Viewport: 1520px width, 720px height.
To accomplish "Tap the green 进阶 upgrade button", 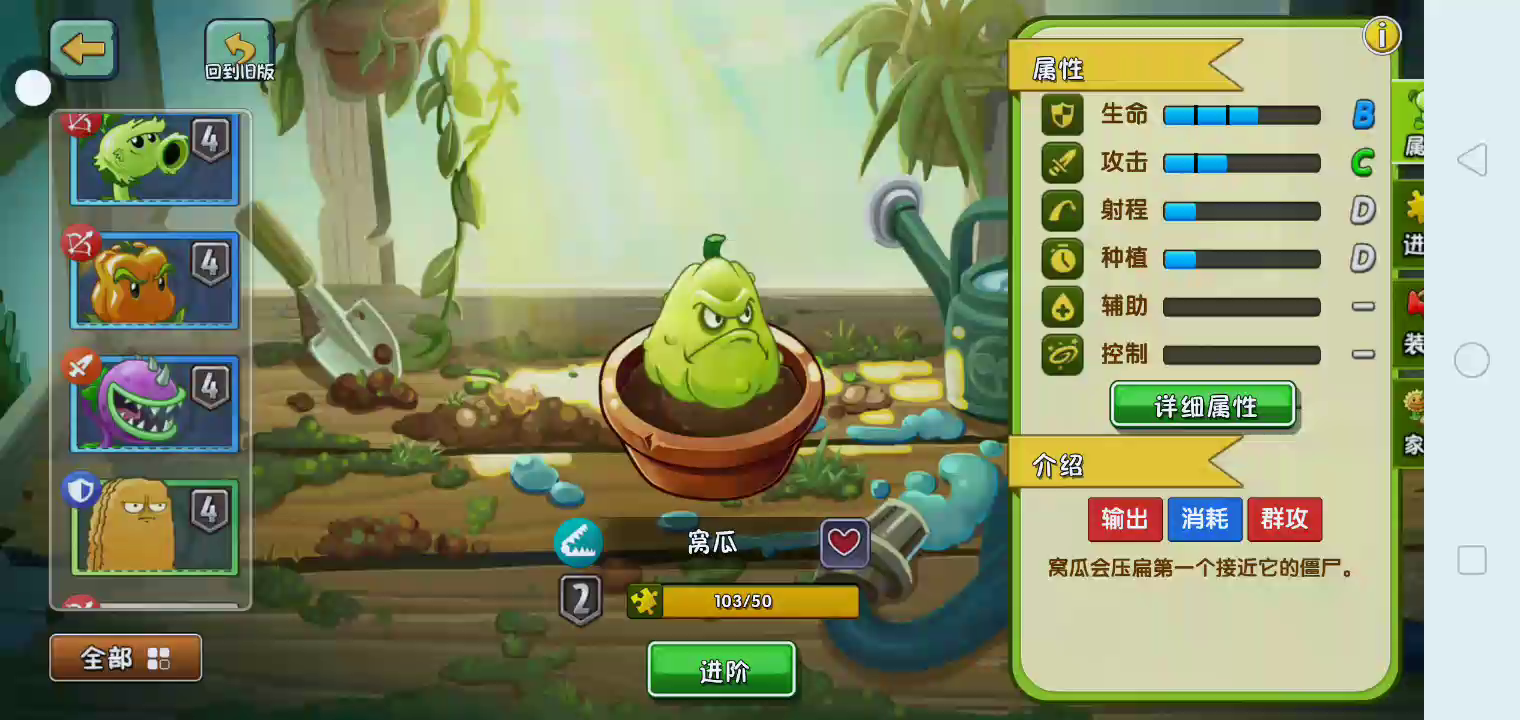I will point(721,670).
